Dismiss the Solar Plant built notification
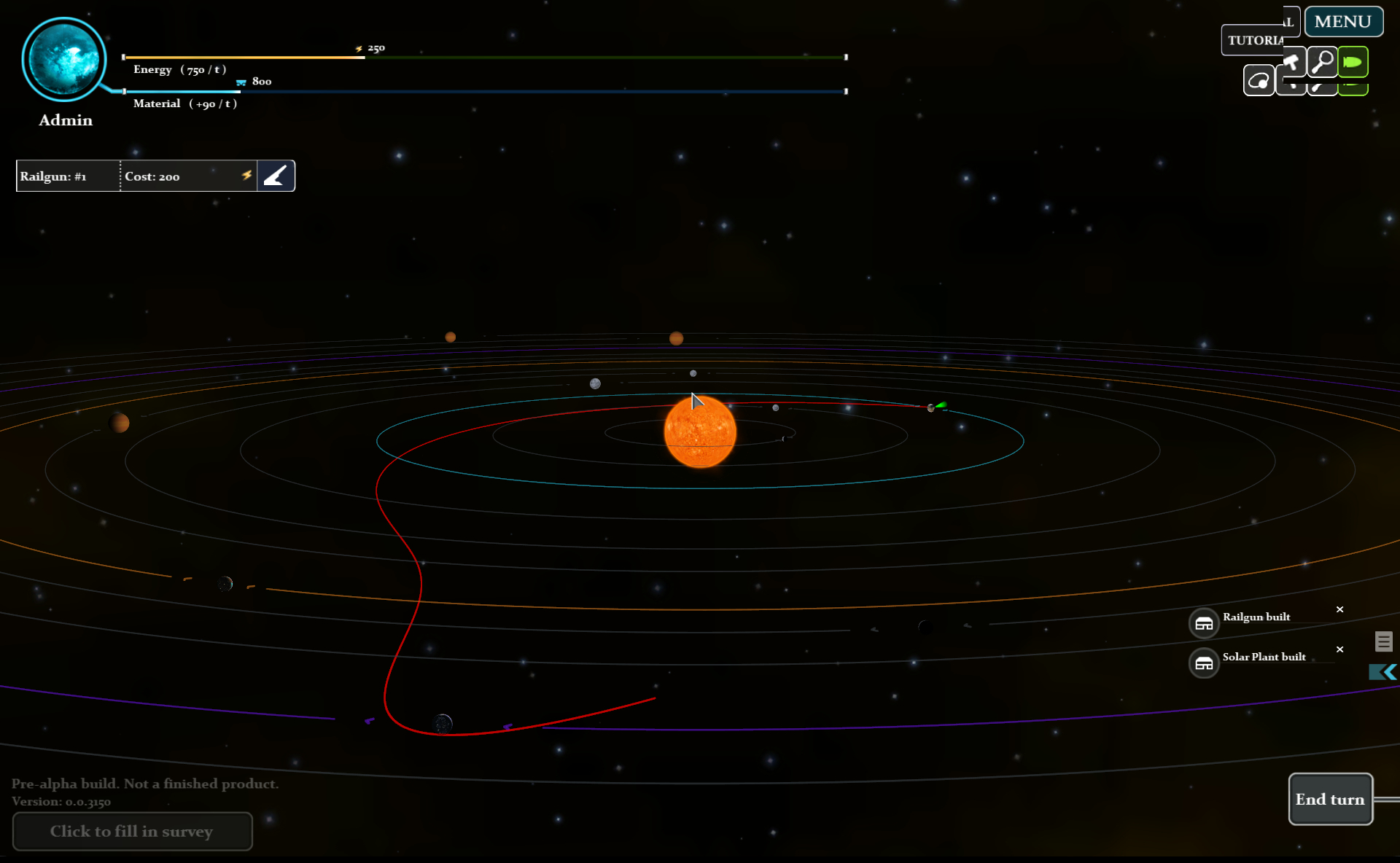1400x863 pixels. tap(1339, 649)
